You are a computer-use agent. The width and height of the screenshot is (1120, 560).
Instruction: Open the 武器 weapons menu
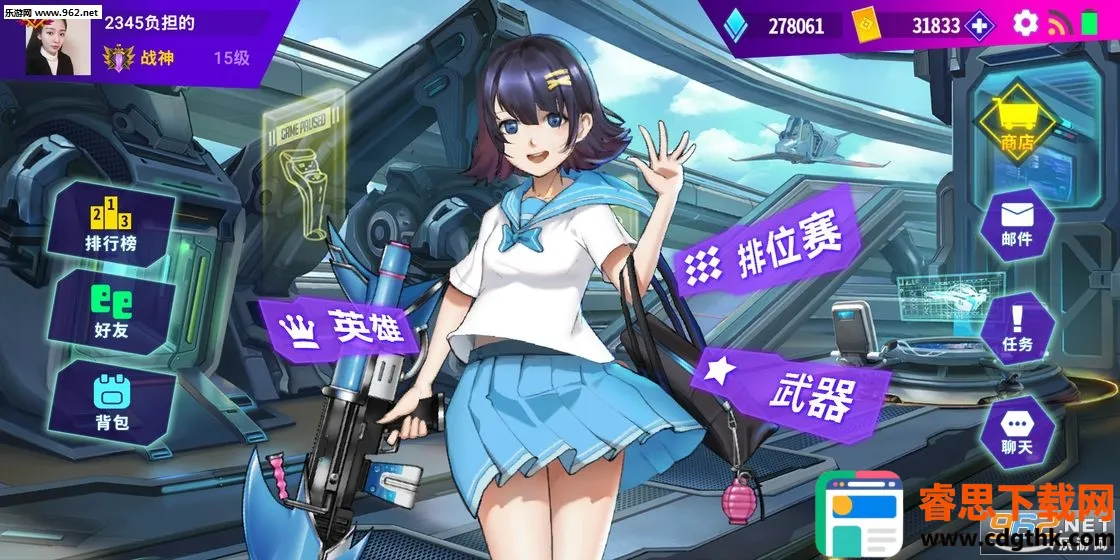[x=790, y=387]
